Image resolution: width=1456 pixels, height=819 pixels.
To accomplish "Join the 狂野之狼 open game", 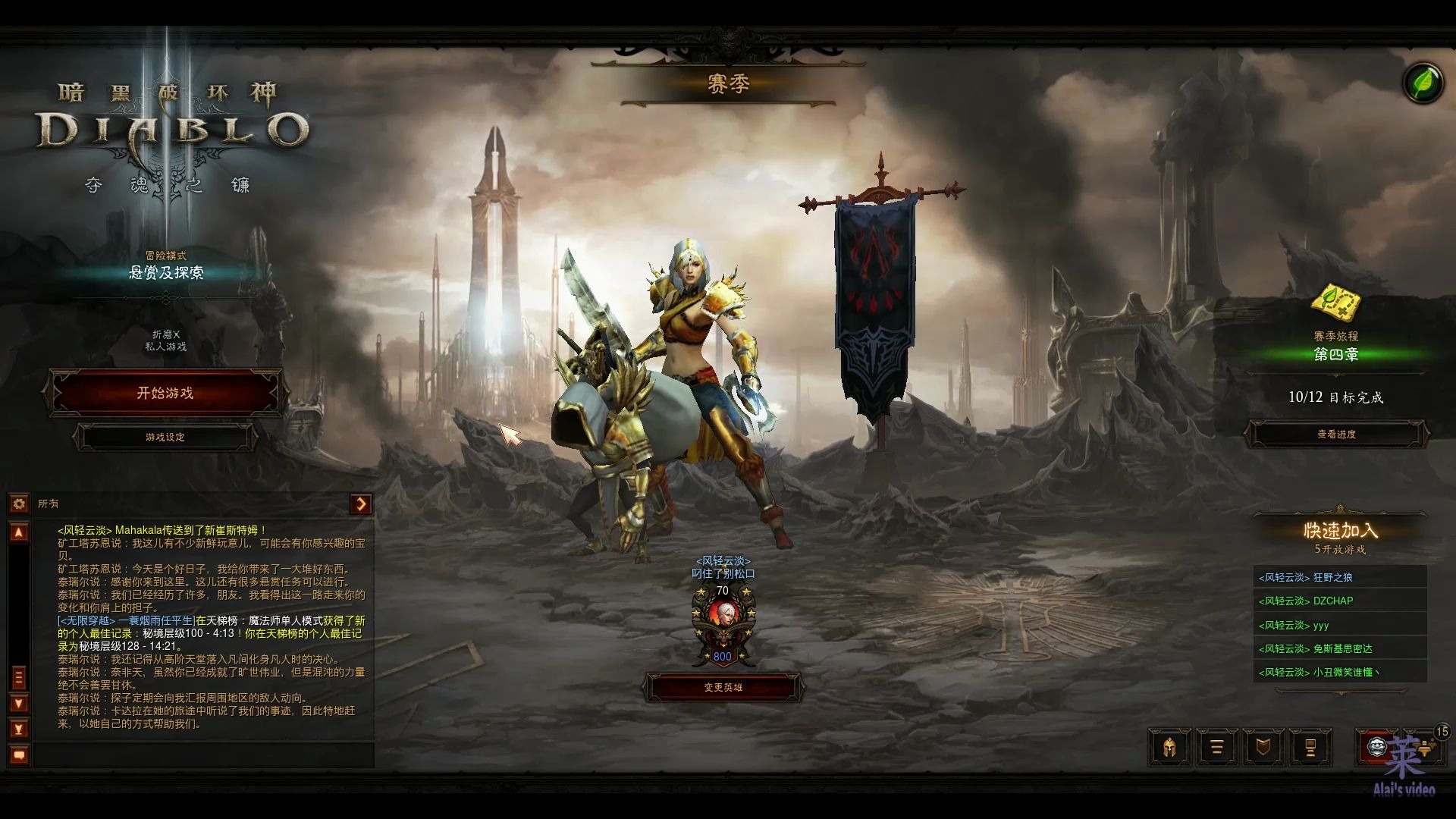I will click(x=1339, y=577).
